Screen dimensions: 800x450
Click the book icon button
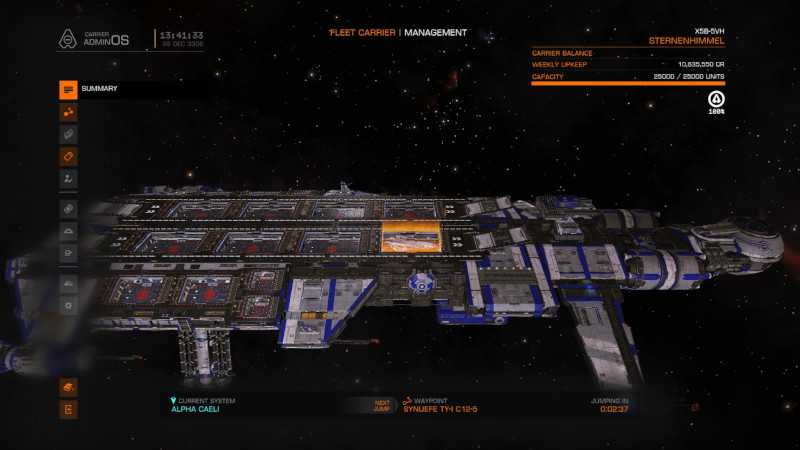point(68,387)
